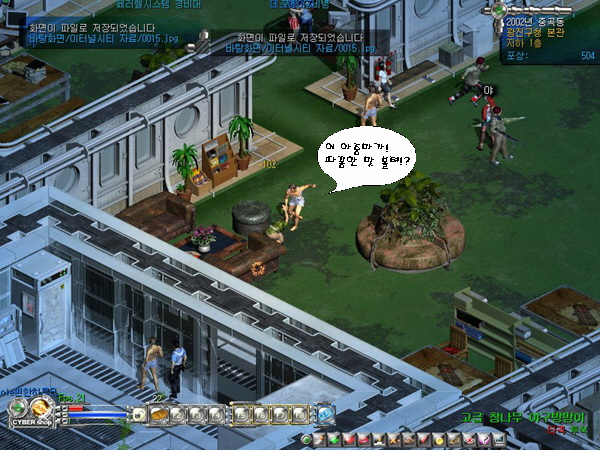This screenshot has width=600, height=450.
Task: Click the green gem on the location panel
Action: click(x=500, y=9)
